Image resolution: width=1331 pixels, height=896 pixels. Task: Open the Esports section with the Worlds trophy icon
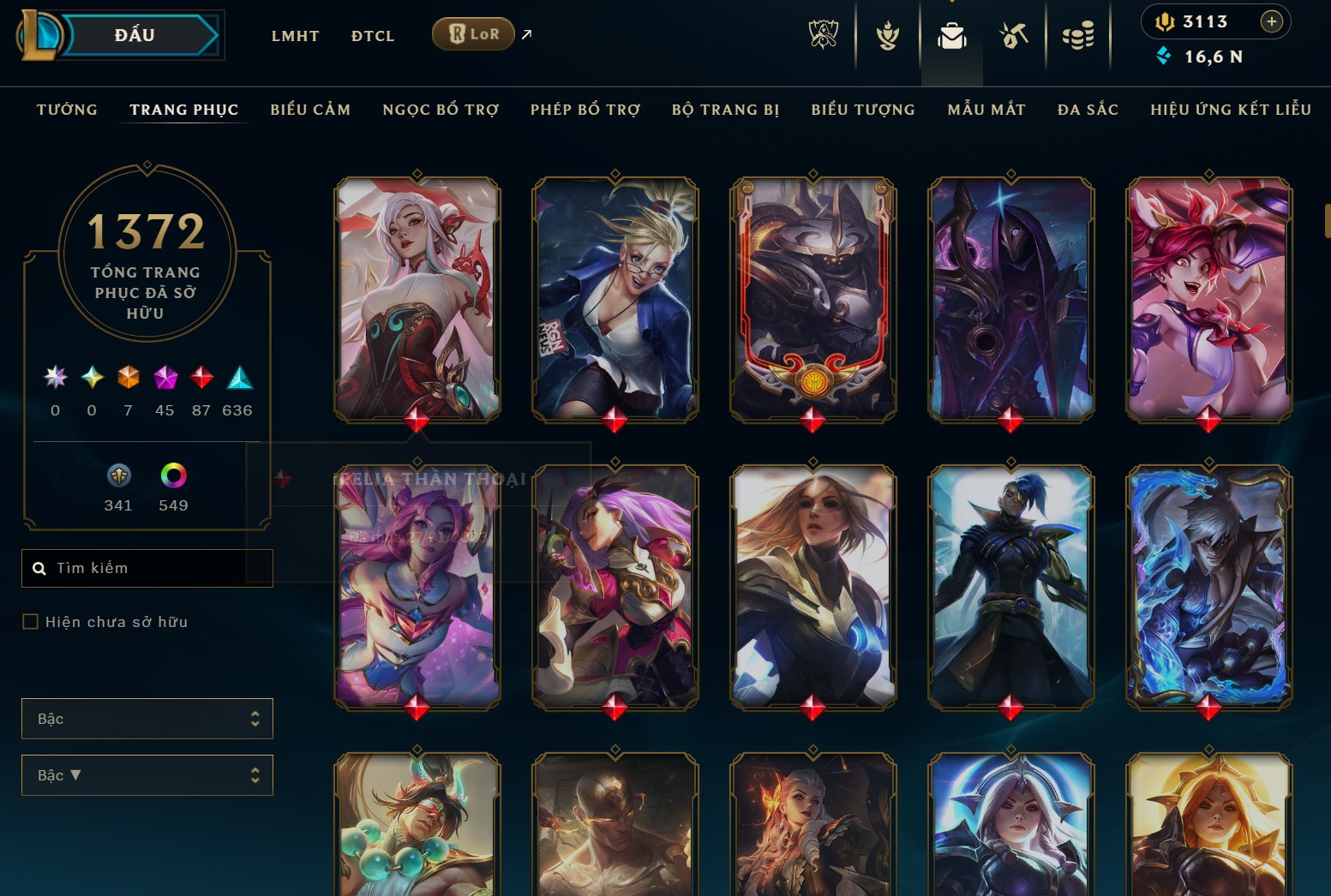(824, 34)
